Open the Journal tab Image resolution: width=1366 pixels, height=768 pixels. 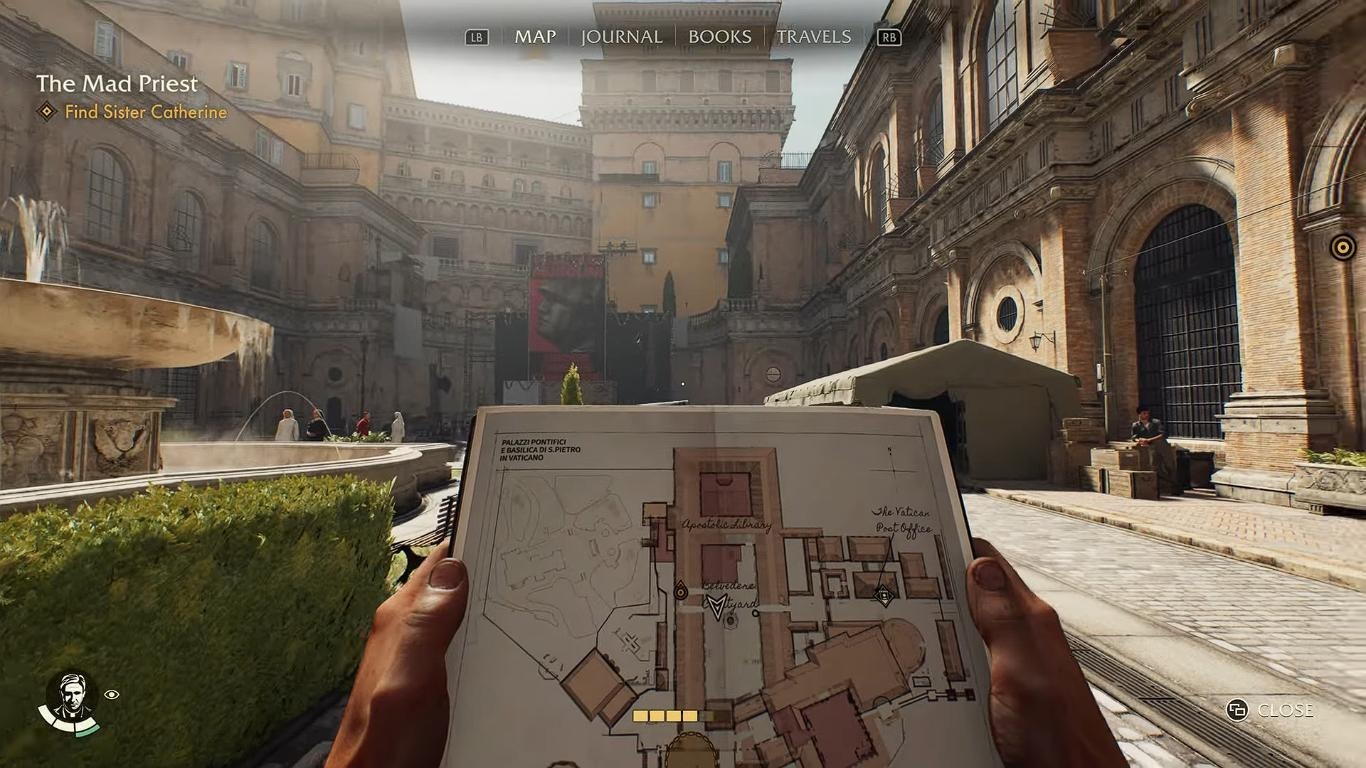pos(621,37)
